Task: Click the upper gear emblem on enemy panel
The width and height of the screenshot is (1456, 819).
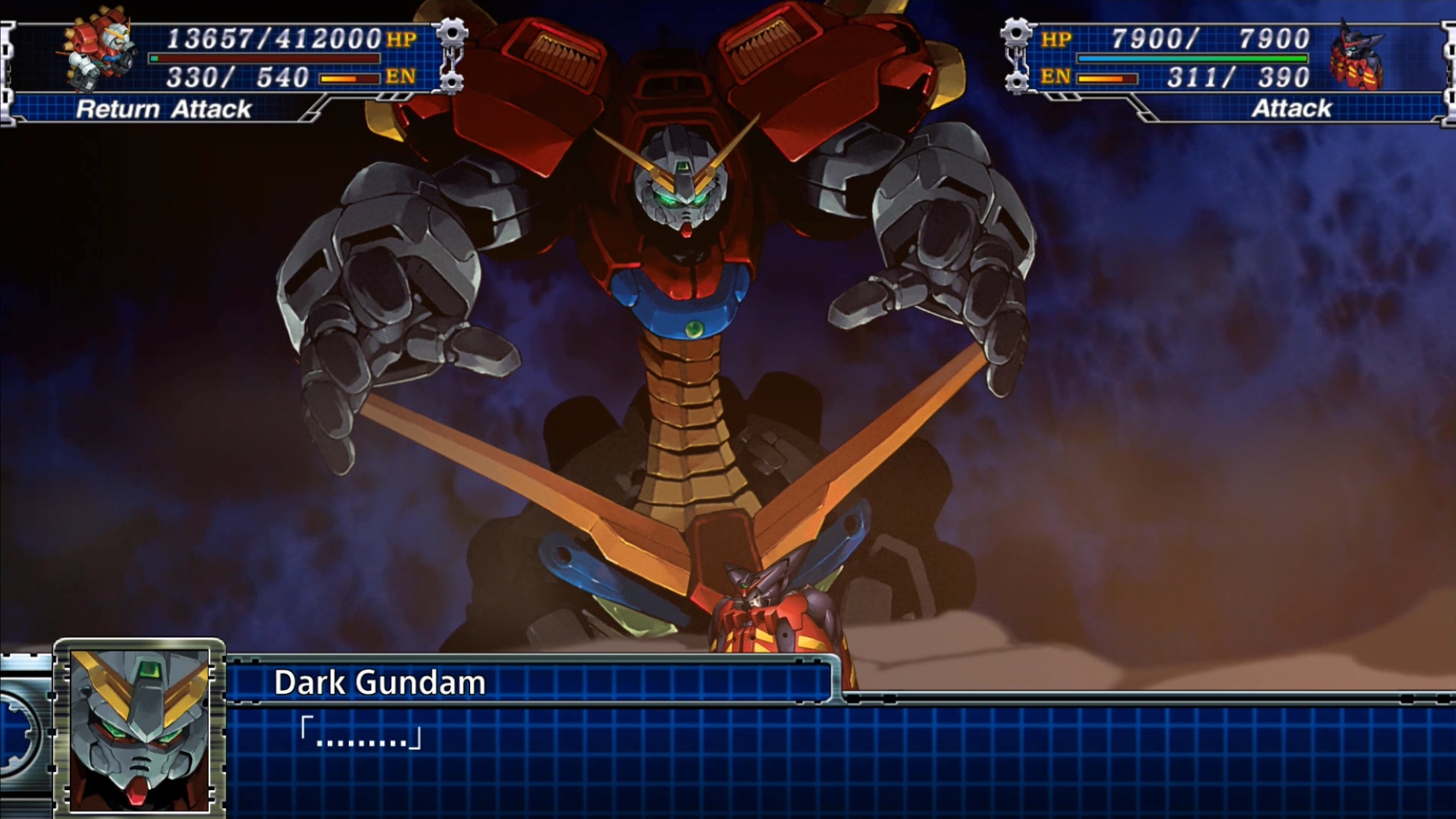Action: [x=1015, y=34]
